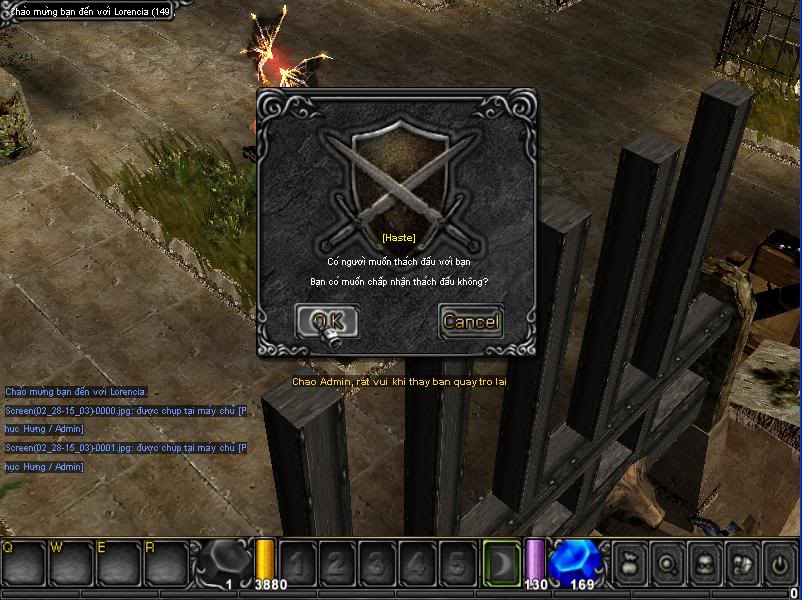This screenshot has width=803, height=601.
Task: Click the magnifying glass icon
Action: pyautogui.click(x=668, y=563)
